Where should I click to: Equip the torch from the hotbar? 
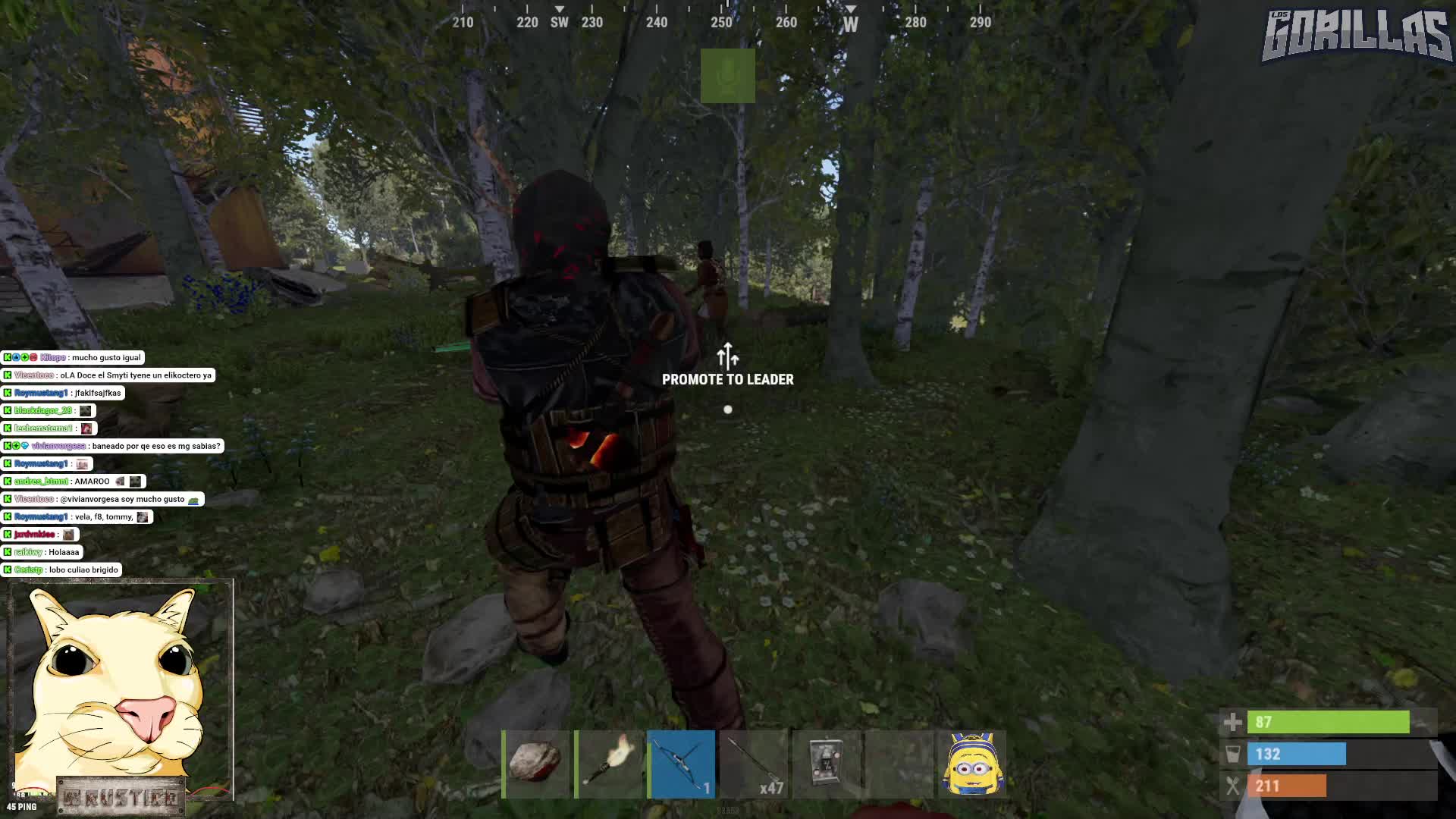[x=609, y=764]
